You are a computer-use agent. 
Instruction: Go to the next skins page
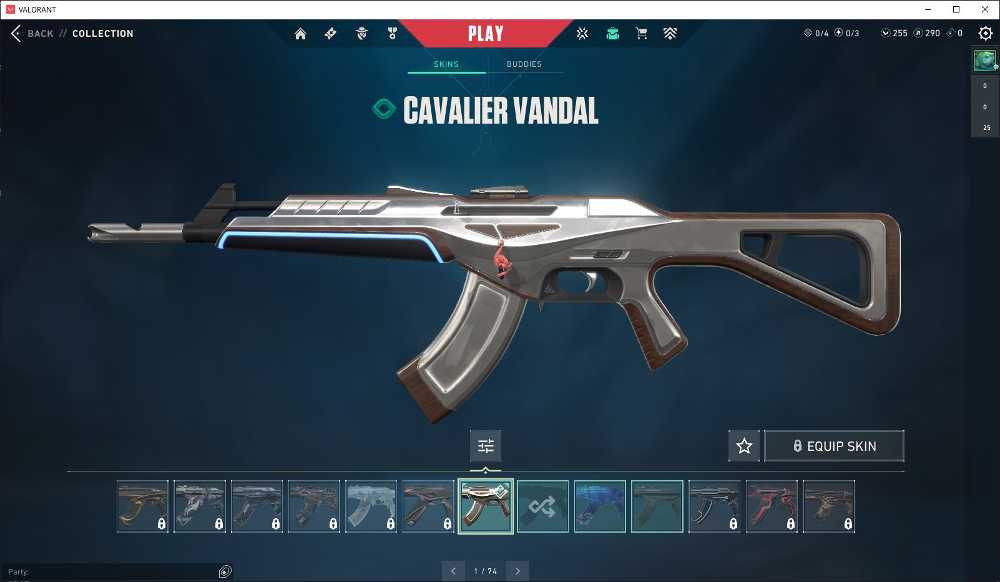[x=518, y=571]
